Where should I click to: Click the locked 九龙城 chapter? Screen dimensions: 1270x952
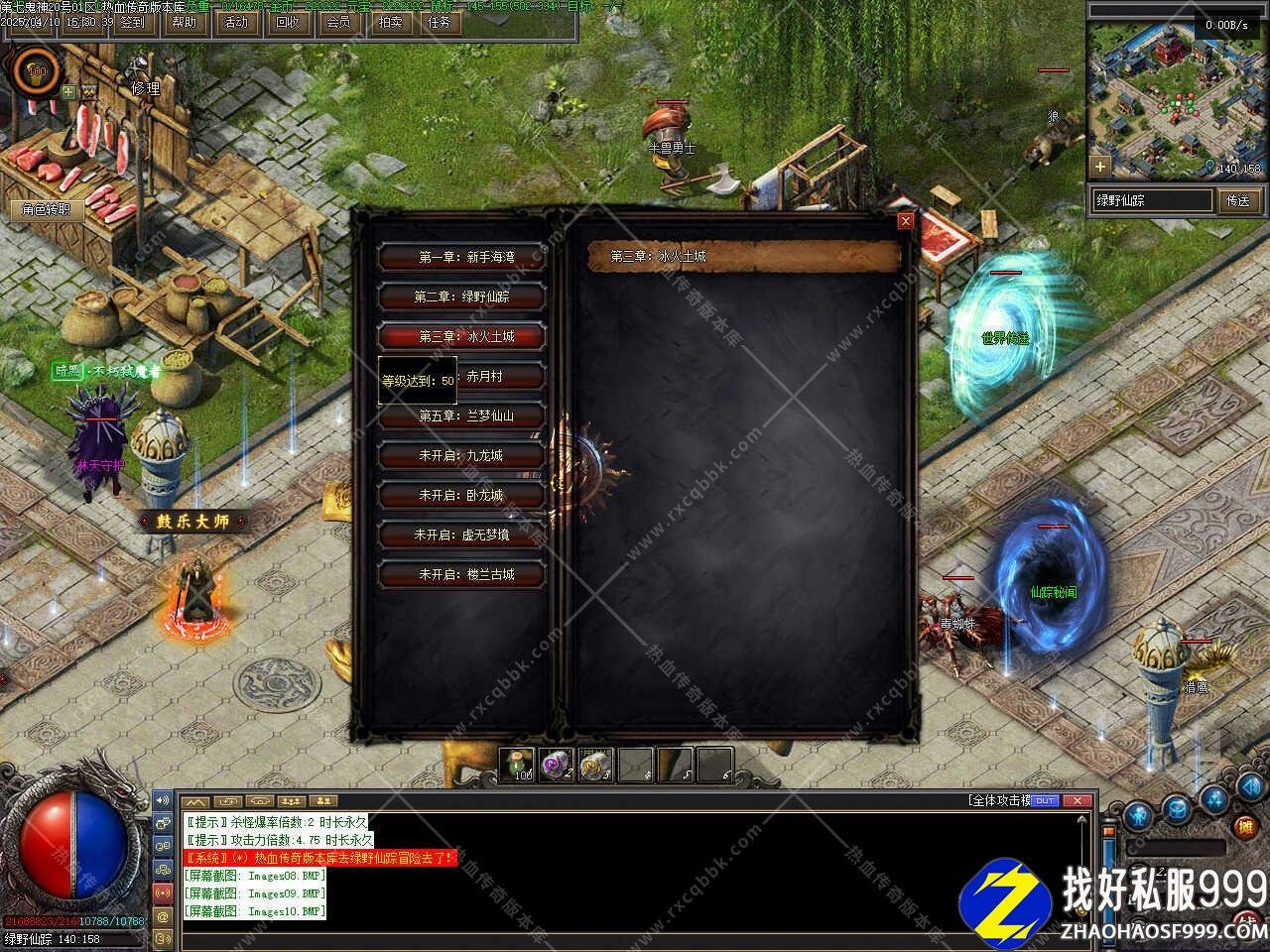click(461, 455)
